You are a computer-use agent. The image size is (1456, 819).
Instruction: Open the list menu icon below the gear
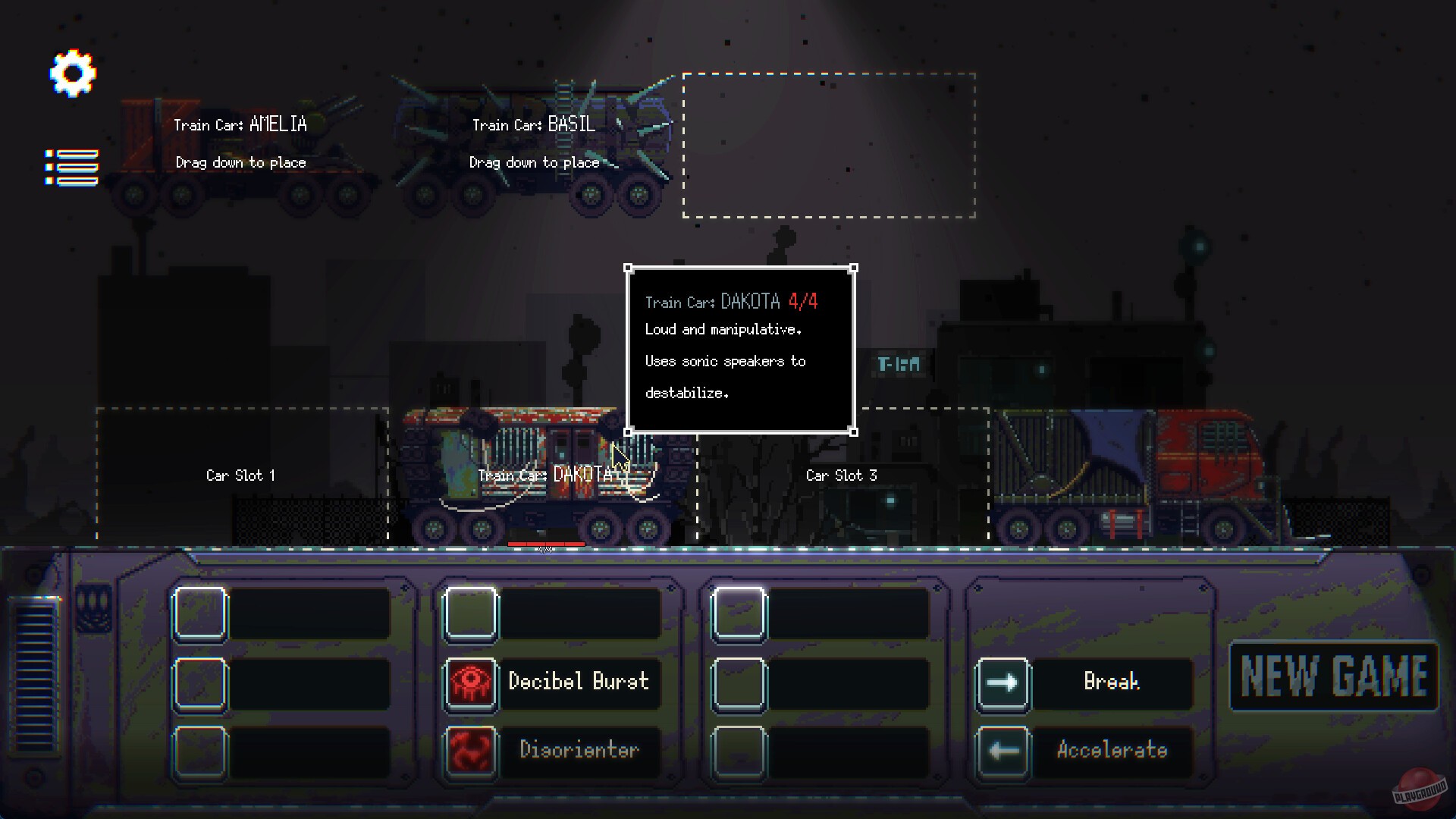[71, 164]
